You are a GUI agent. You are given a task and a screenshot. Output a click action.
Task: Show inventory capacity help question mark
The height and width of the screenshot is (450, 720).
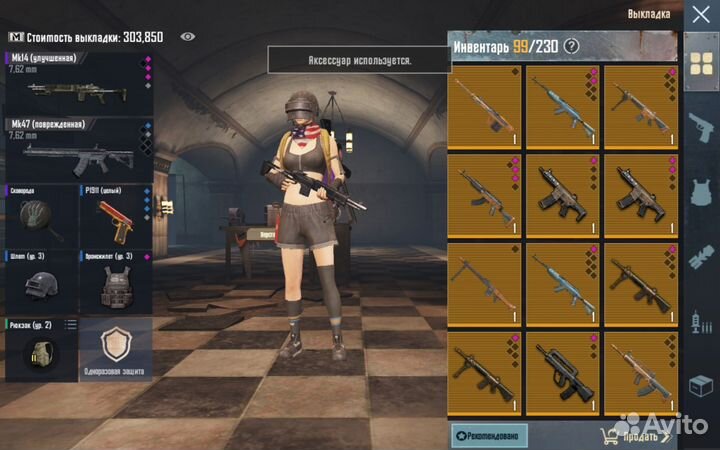click(x=571, y=45)
